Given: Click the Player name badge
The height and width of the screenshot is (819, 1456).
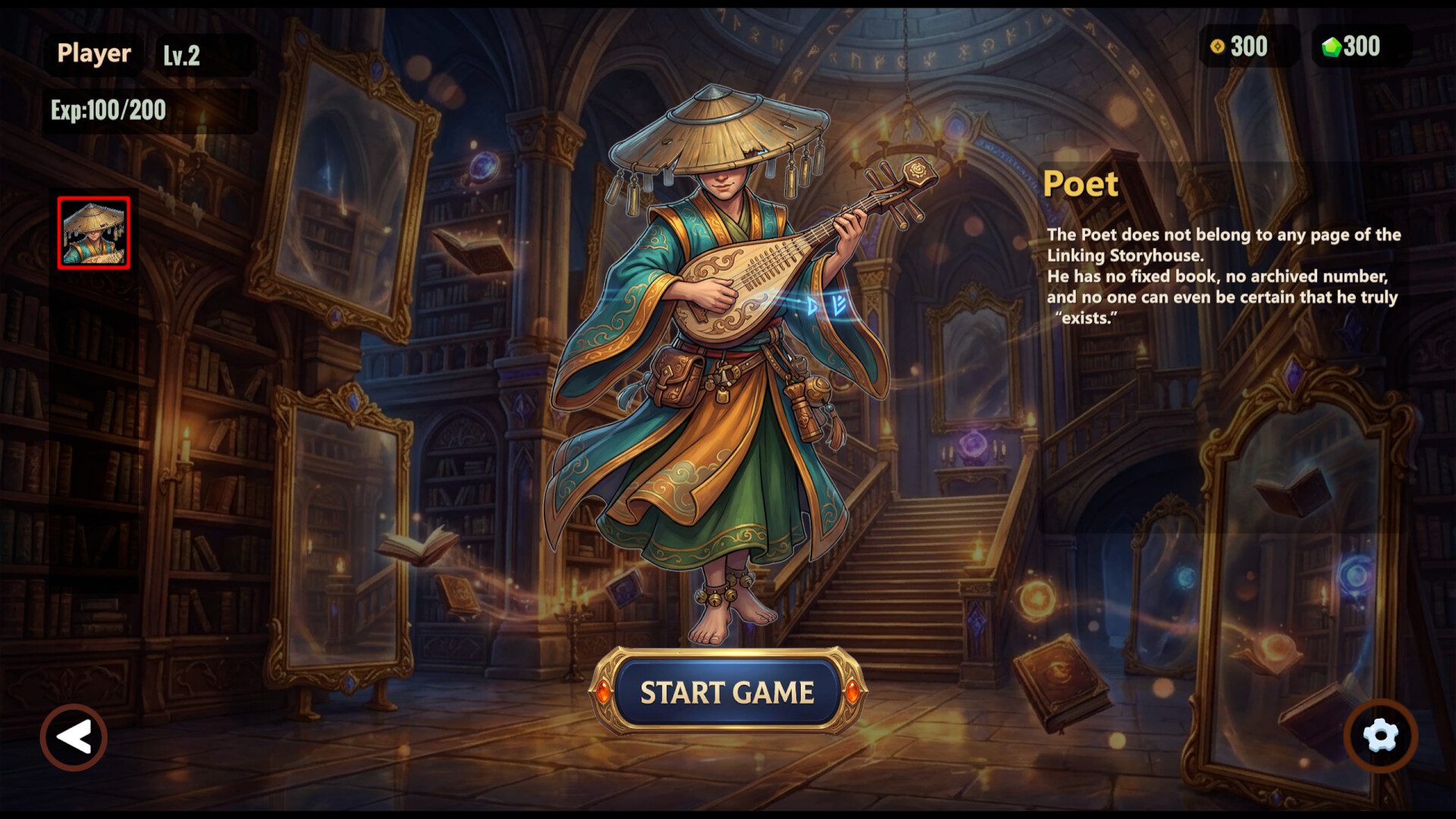Looking at the screenshot, I should click(93, 53).
